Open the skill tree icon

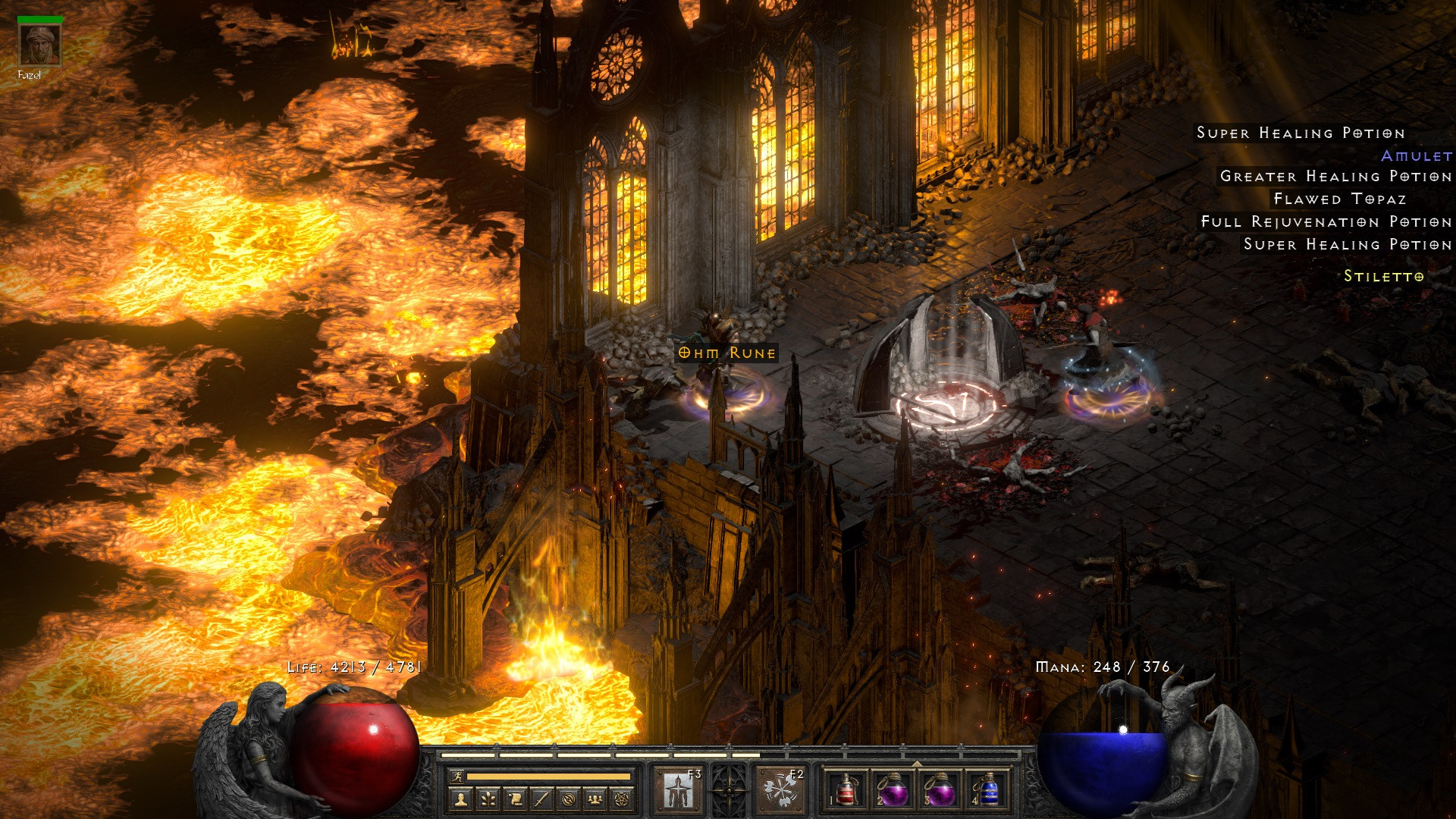[489, 799]
